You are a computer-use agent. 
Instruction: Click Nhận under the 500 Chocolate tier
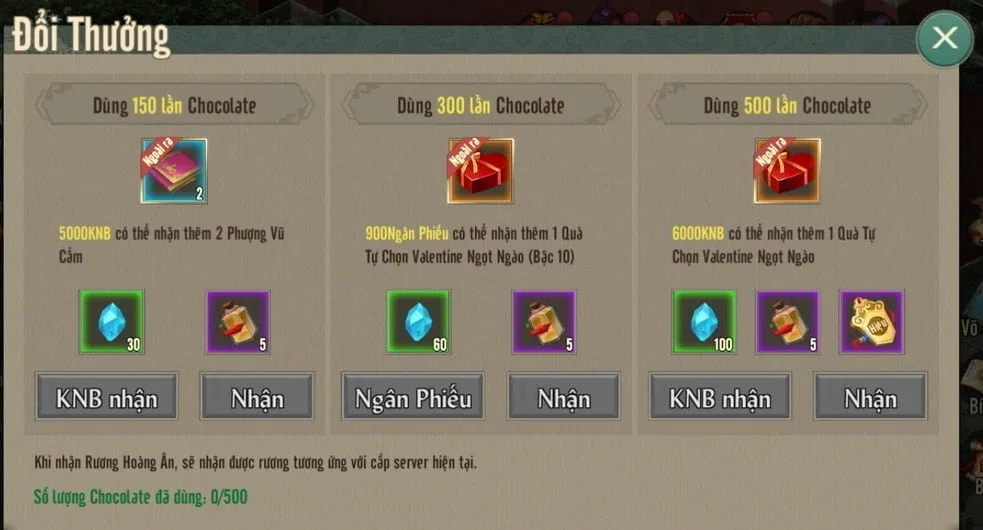tap(870, 397)
